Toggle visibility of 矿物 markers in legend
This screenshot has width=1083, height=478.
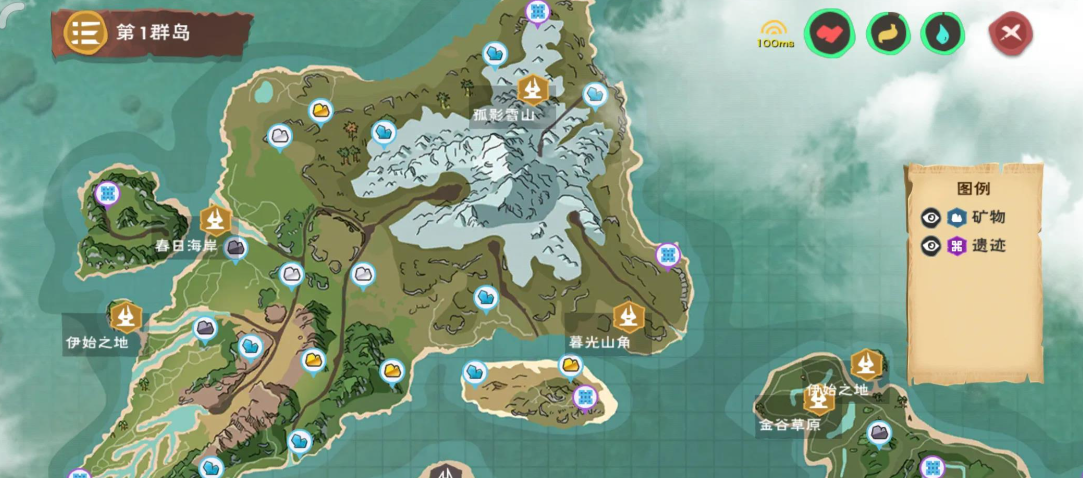pos(931,217)
